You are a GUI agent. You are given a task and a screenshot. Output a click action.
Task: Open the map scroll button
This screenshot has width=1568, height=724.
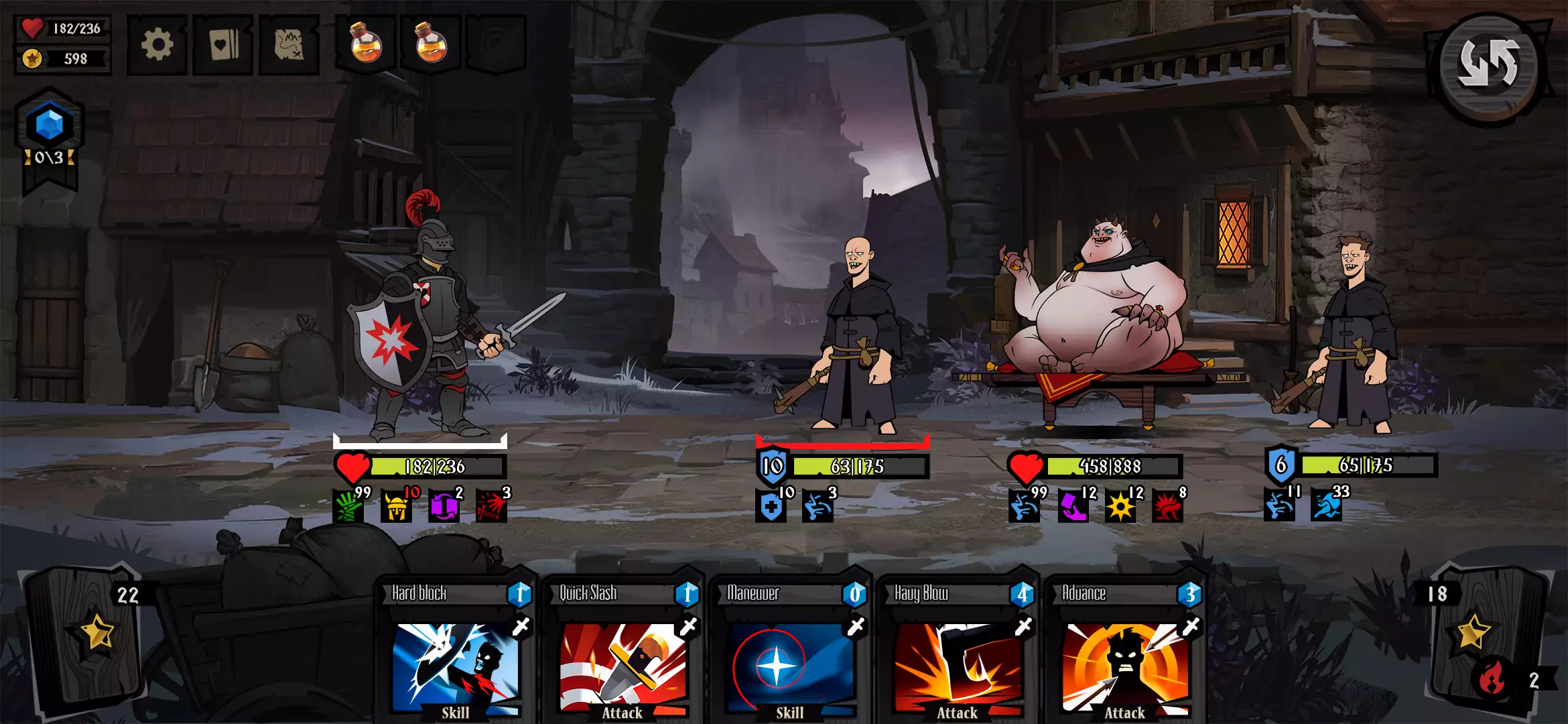[289, 45]
